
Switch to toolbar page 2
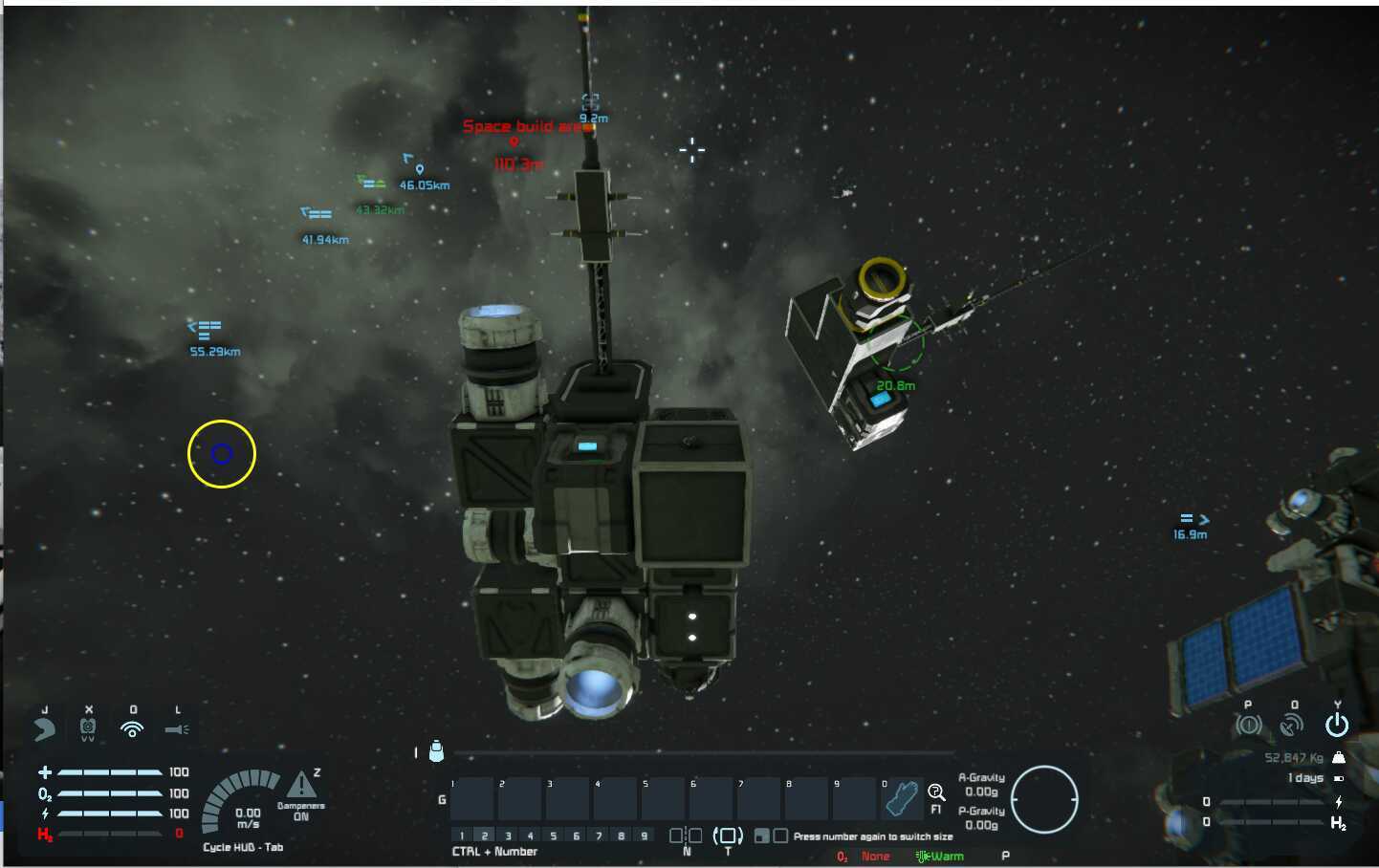point(485,835)
